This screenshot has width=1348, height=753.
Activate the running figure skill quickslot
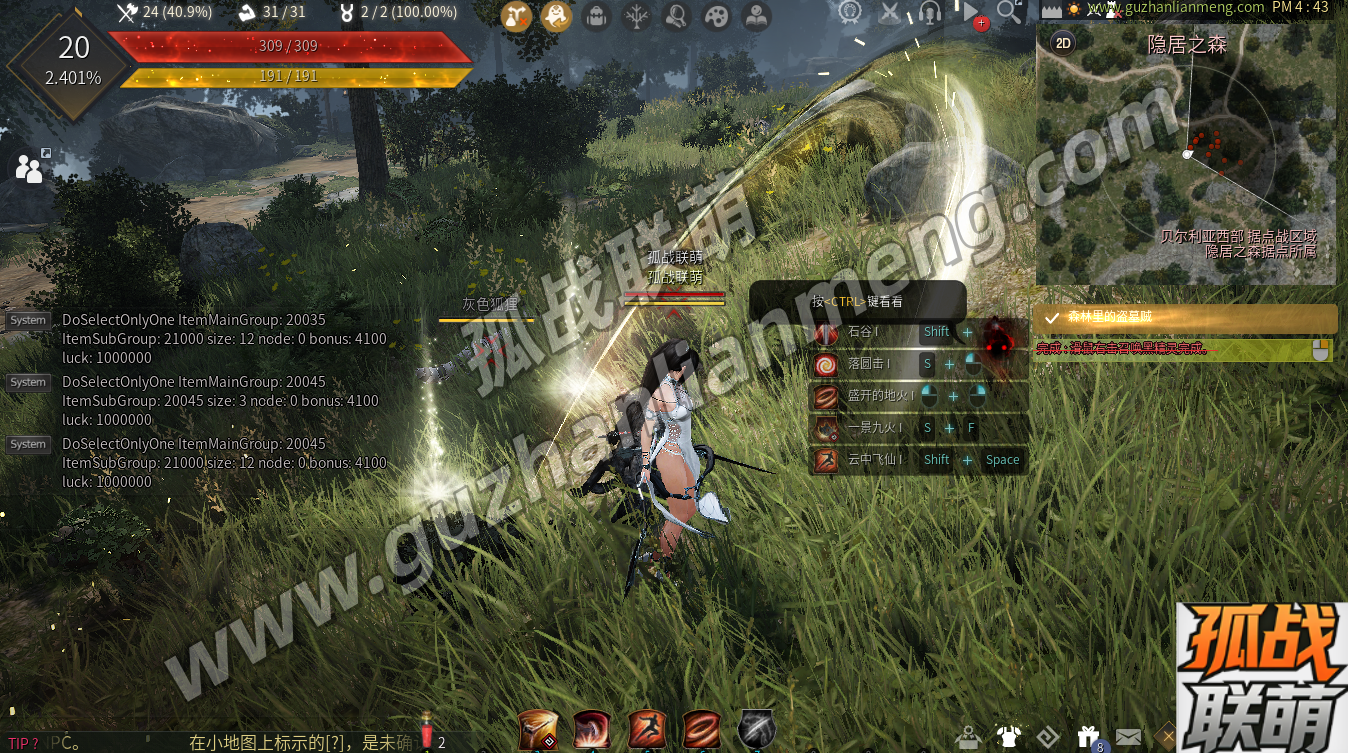pos(646,730)
